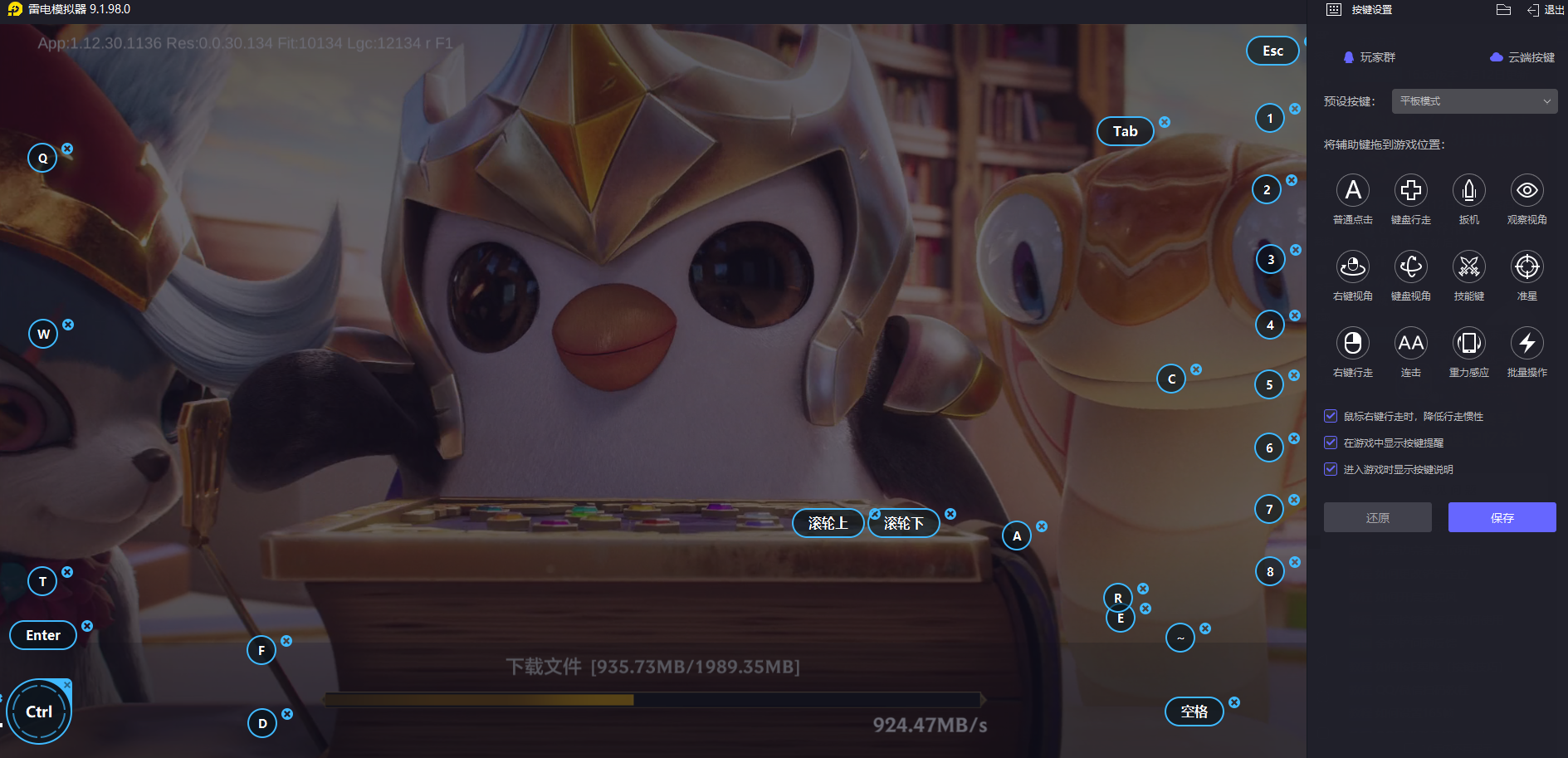Select the 扳机 trigger key tool
This screenshot has height=758, width=1568.
(1469, 191)
